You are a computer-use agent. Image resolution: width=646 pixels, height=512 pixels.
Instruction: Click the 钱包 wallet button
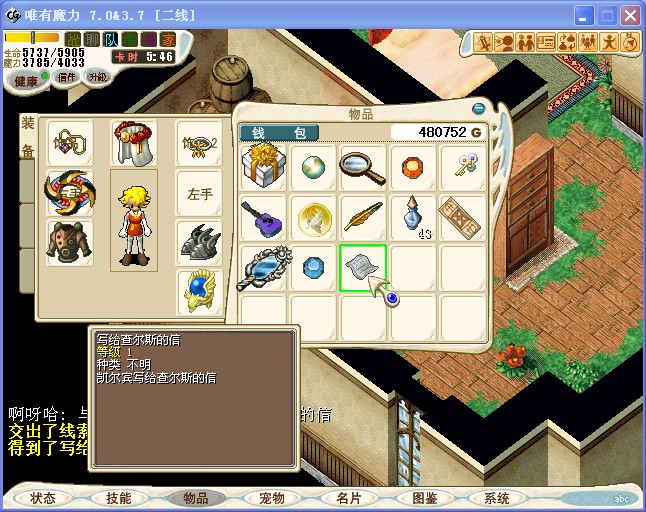279,133
